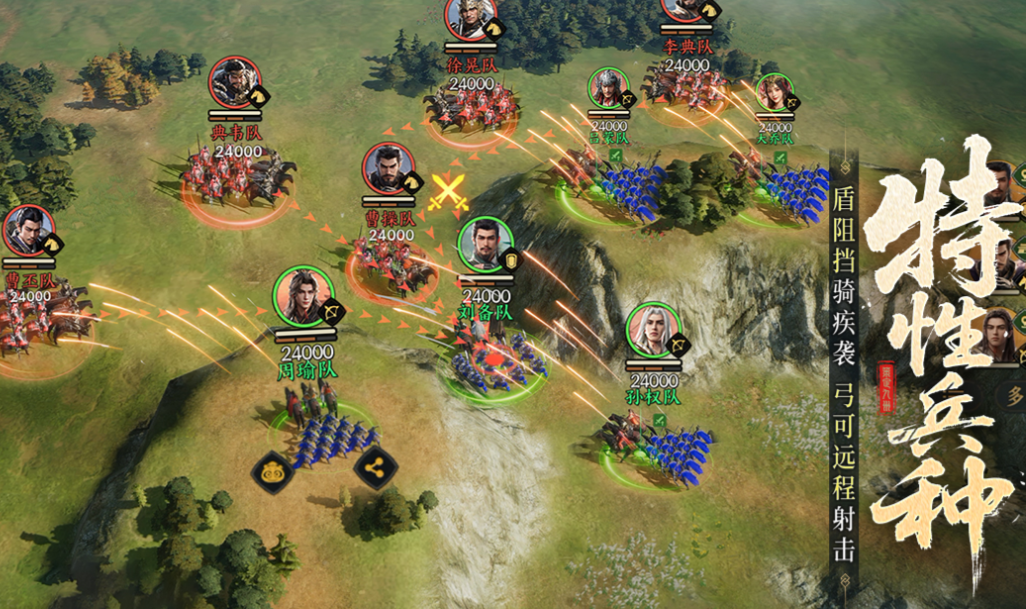Select the 典韦队 general portrait
The height and width of the screenshot is (609, 1026).
(x=234, y=82)
